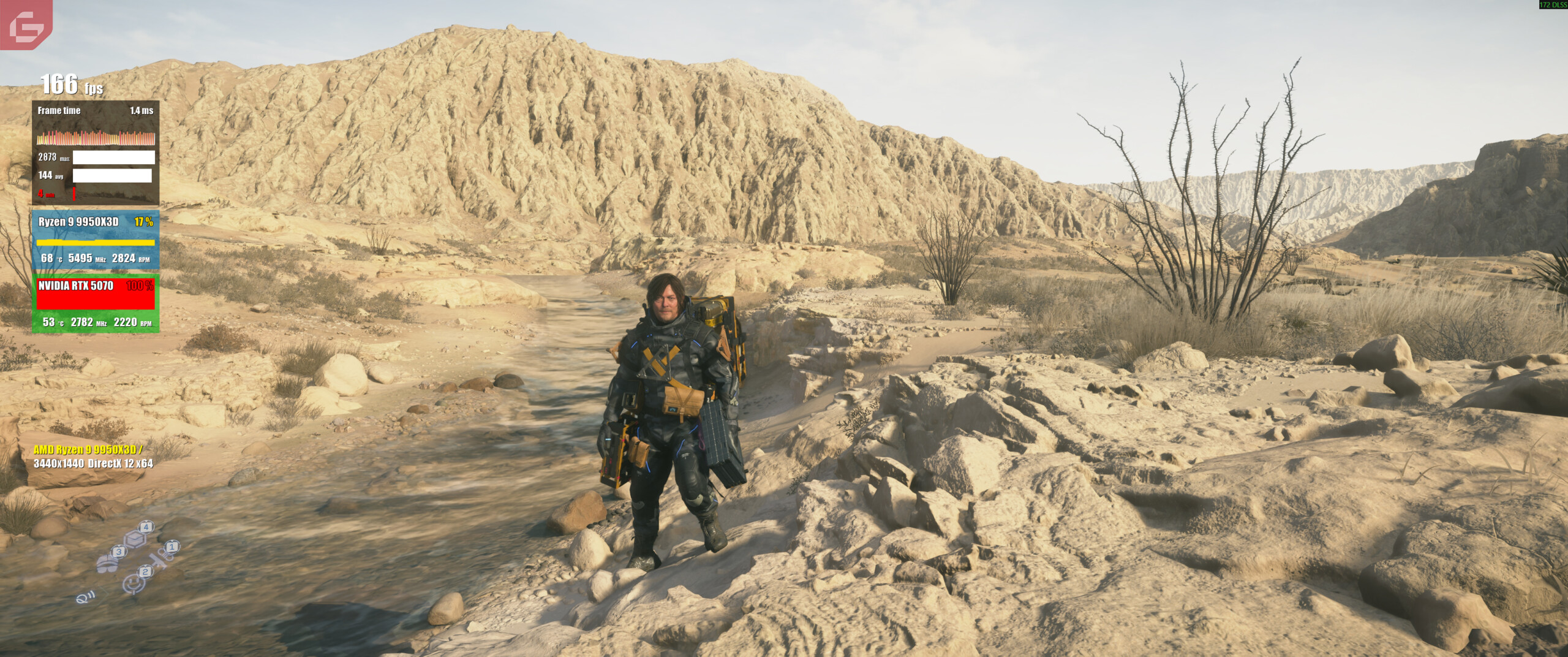Activate the scanner pulse icon
1568x657 pixels.
pyautogui.click(x=83, y=598)
